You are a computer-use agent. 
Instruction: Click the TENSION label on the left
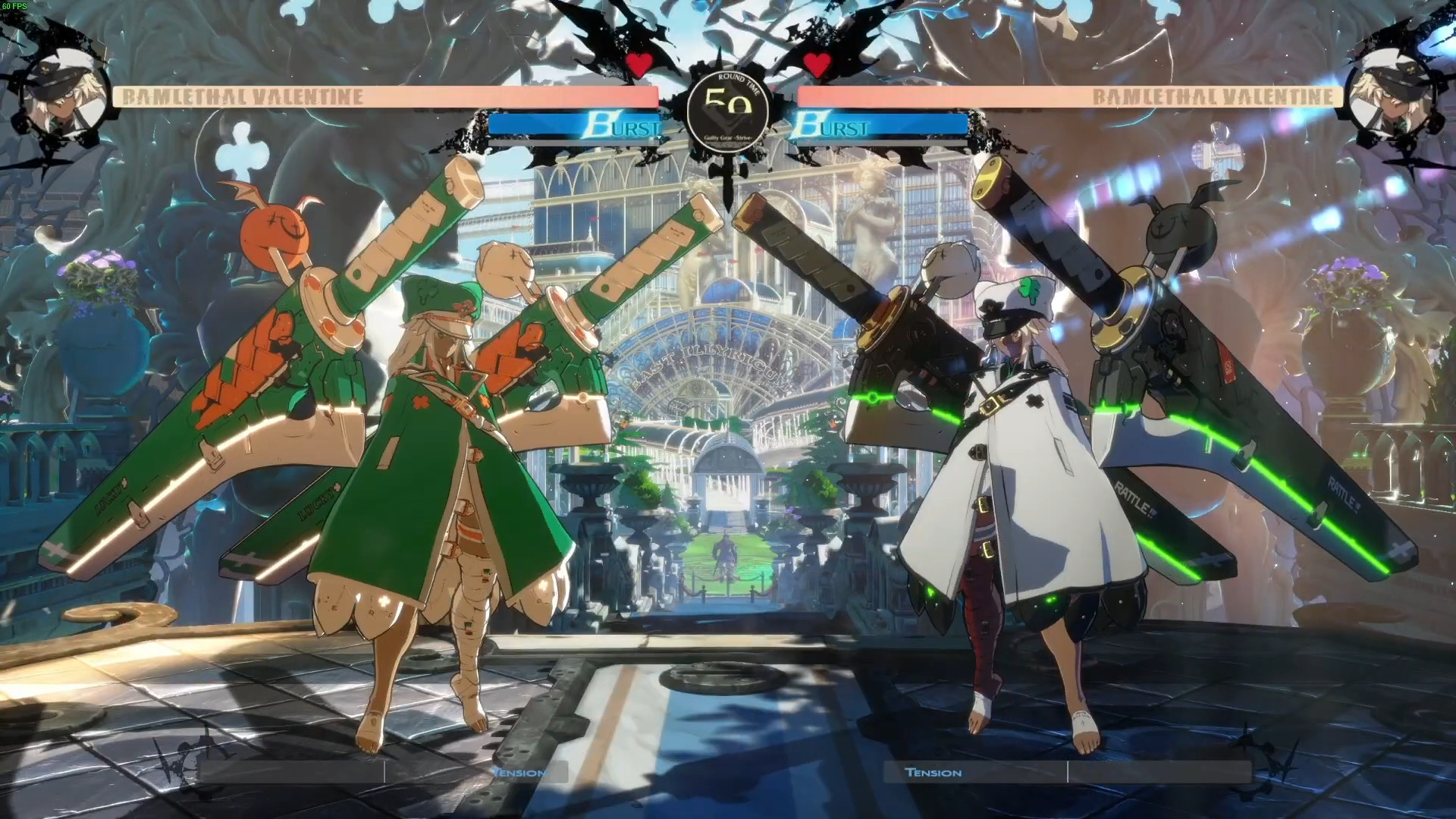[518, 772]
